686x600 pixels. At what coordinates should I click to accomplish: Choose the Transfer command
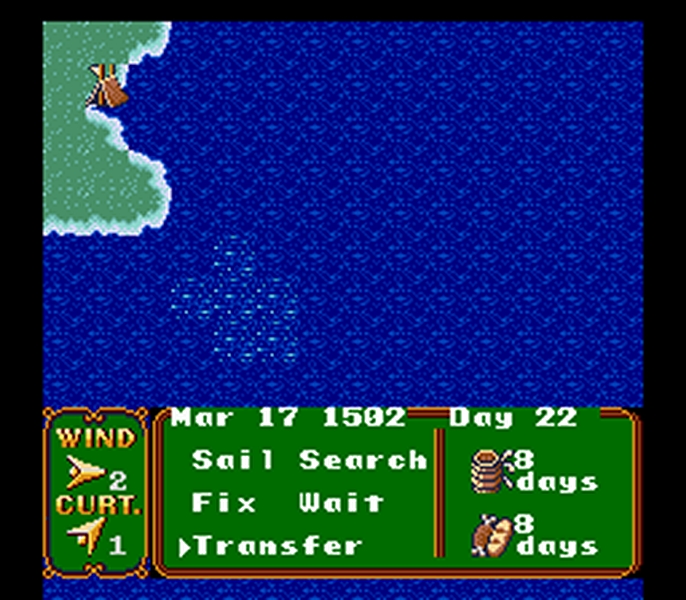(x=277, y=545)
